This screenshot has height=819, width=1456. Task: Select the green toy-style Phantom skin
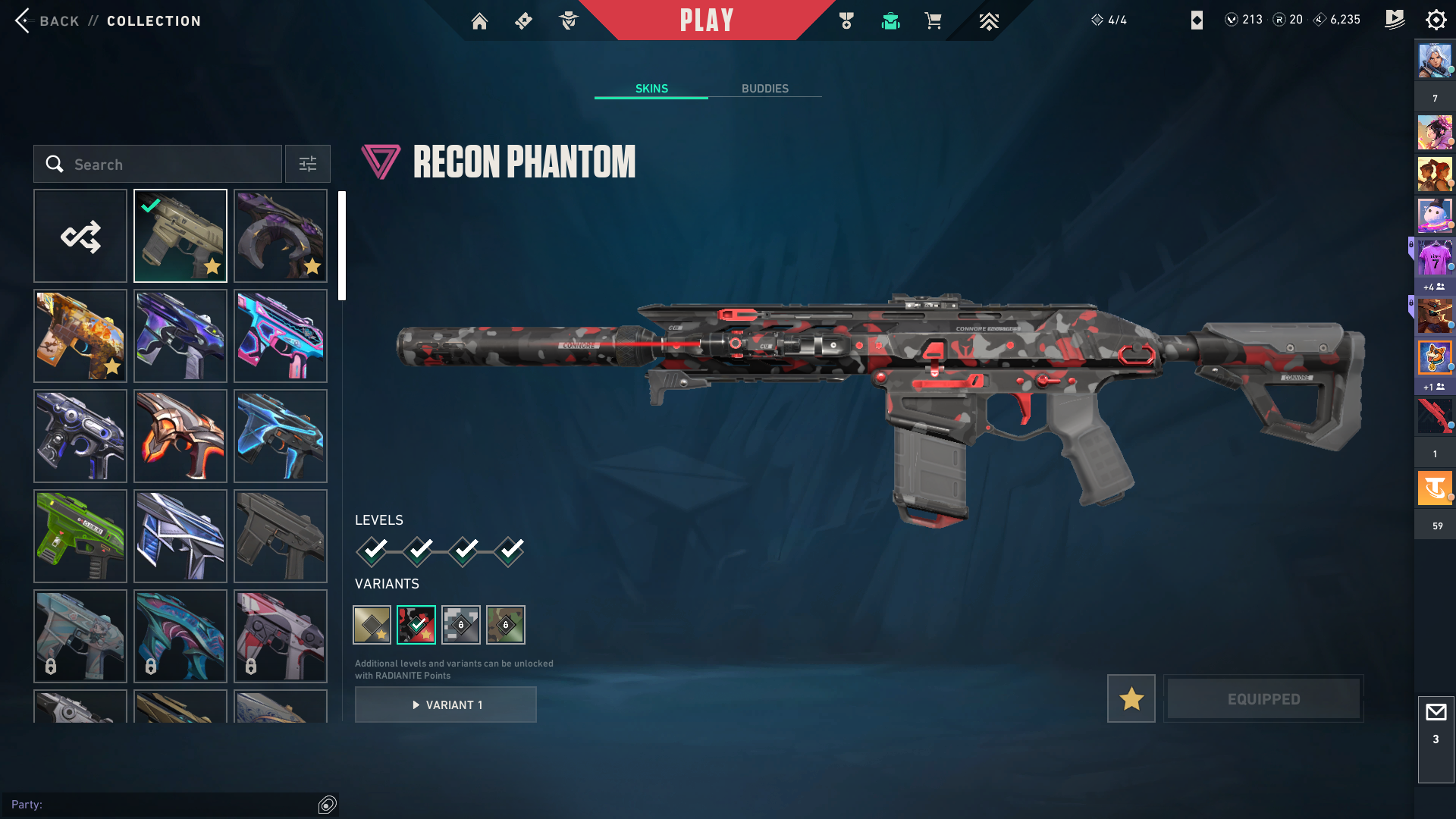(80, 536)
